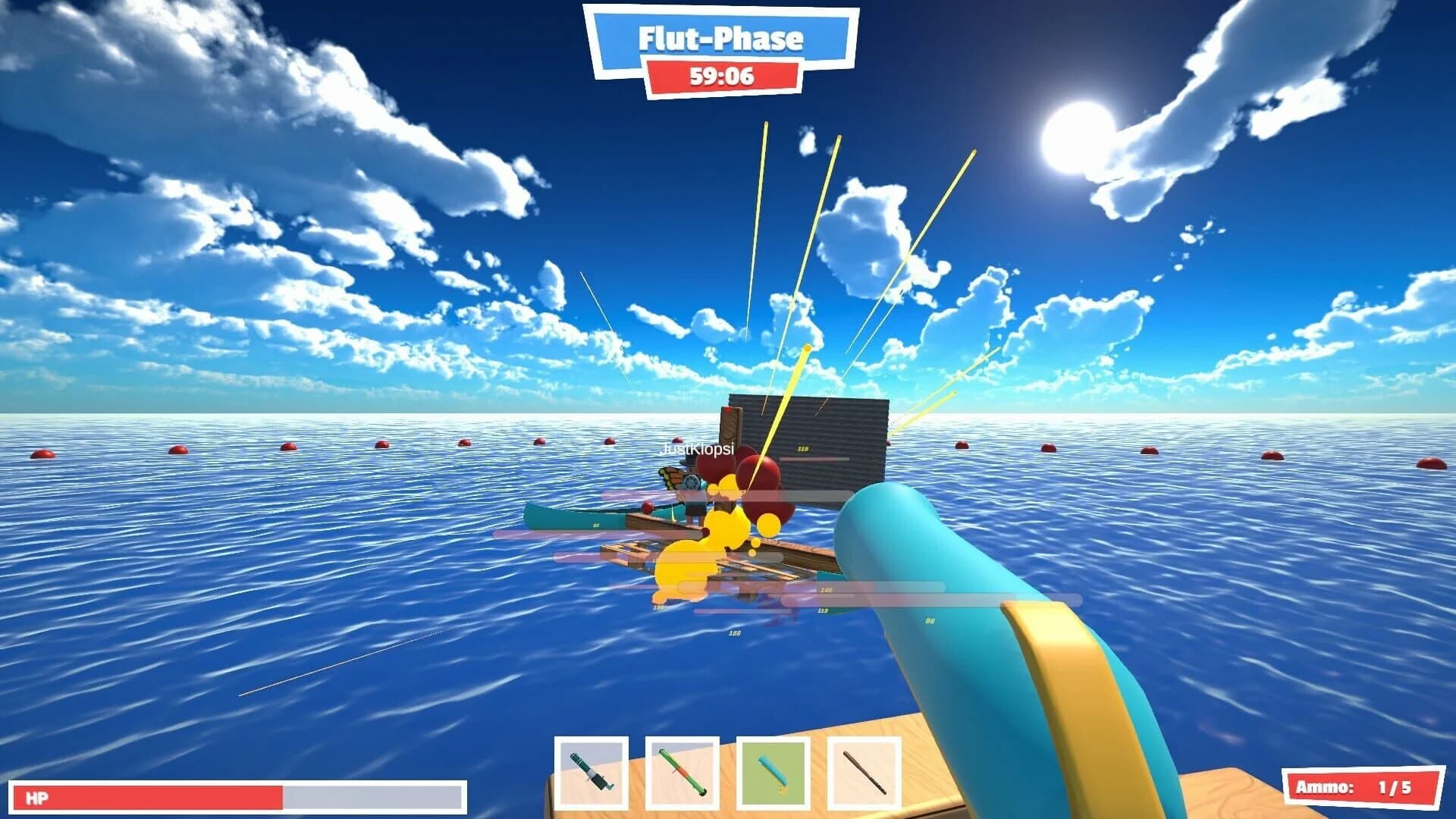Select the wooden paddle in the last slot

[x=864, y=769]
